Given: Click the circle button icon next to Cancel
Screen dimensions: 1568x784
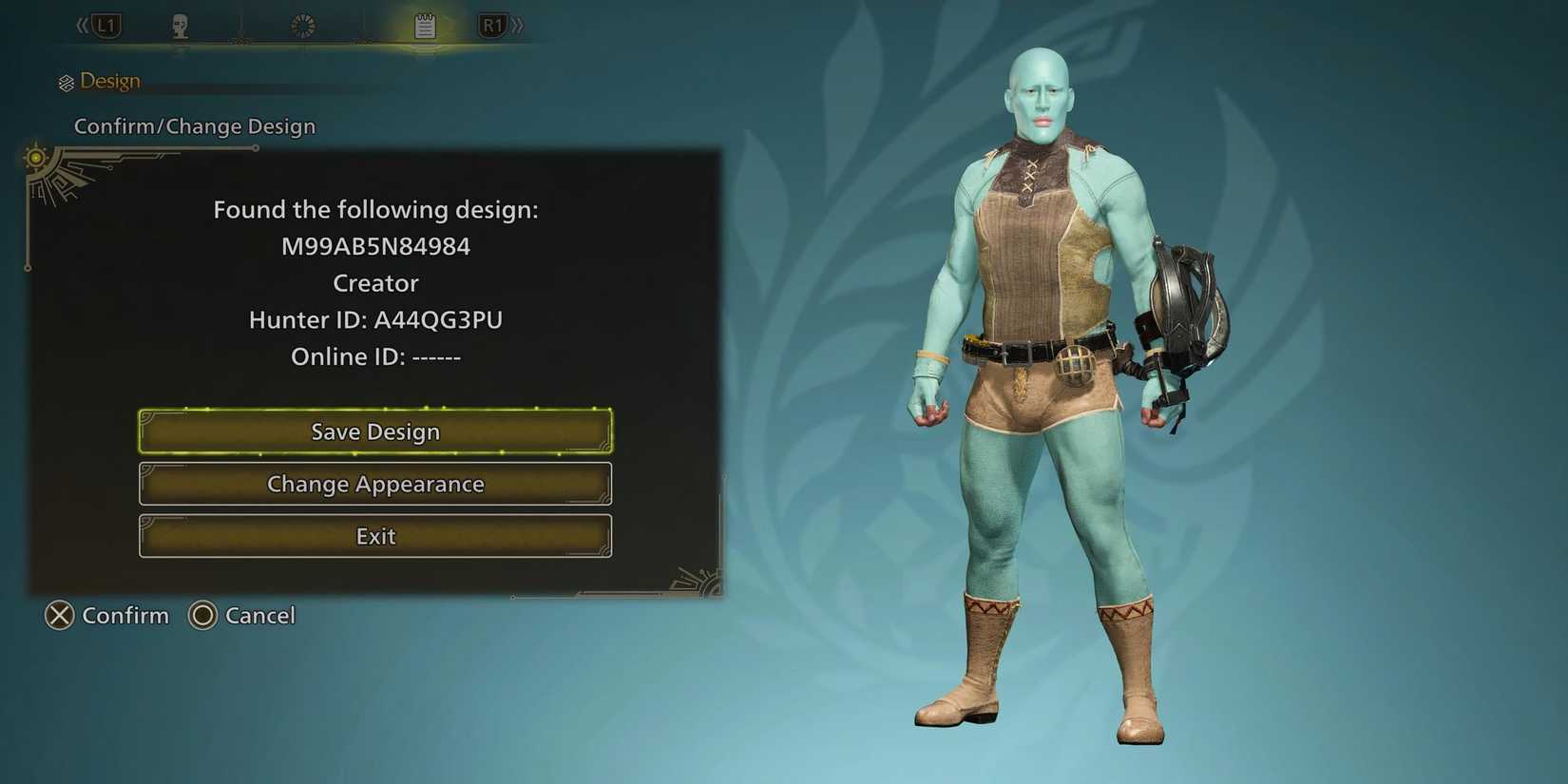Looking at the screenshot, I should [x=201, y=616].
